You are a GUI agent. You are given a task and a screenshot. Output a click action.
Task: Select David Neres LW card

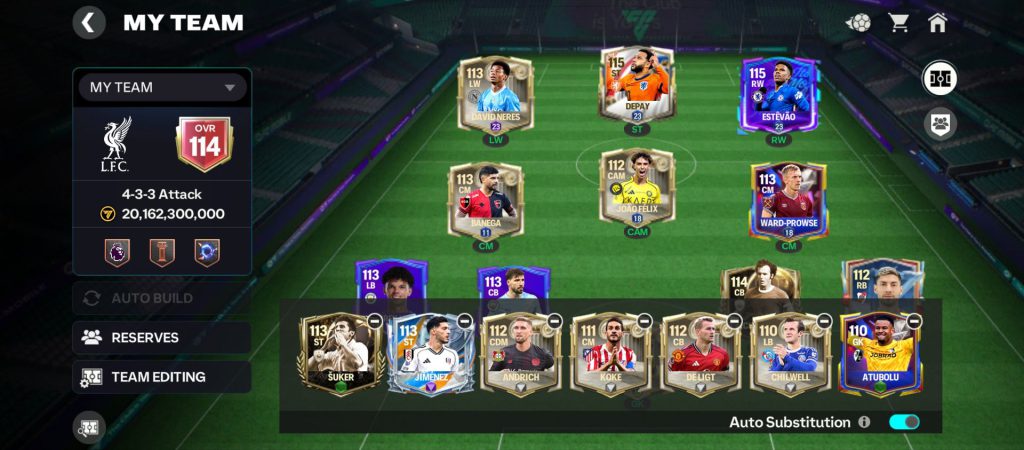coord(496,93)
